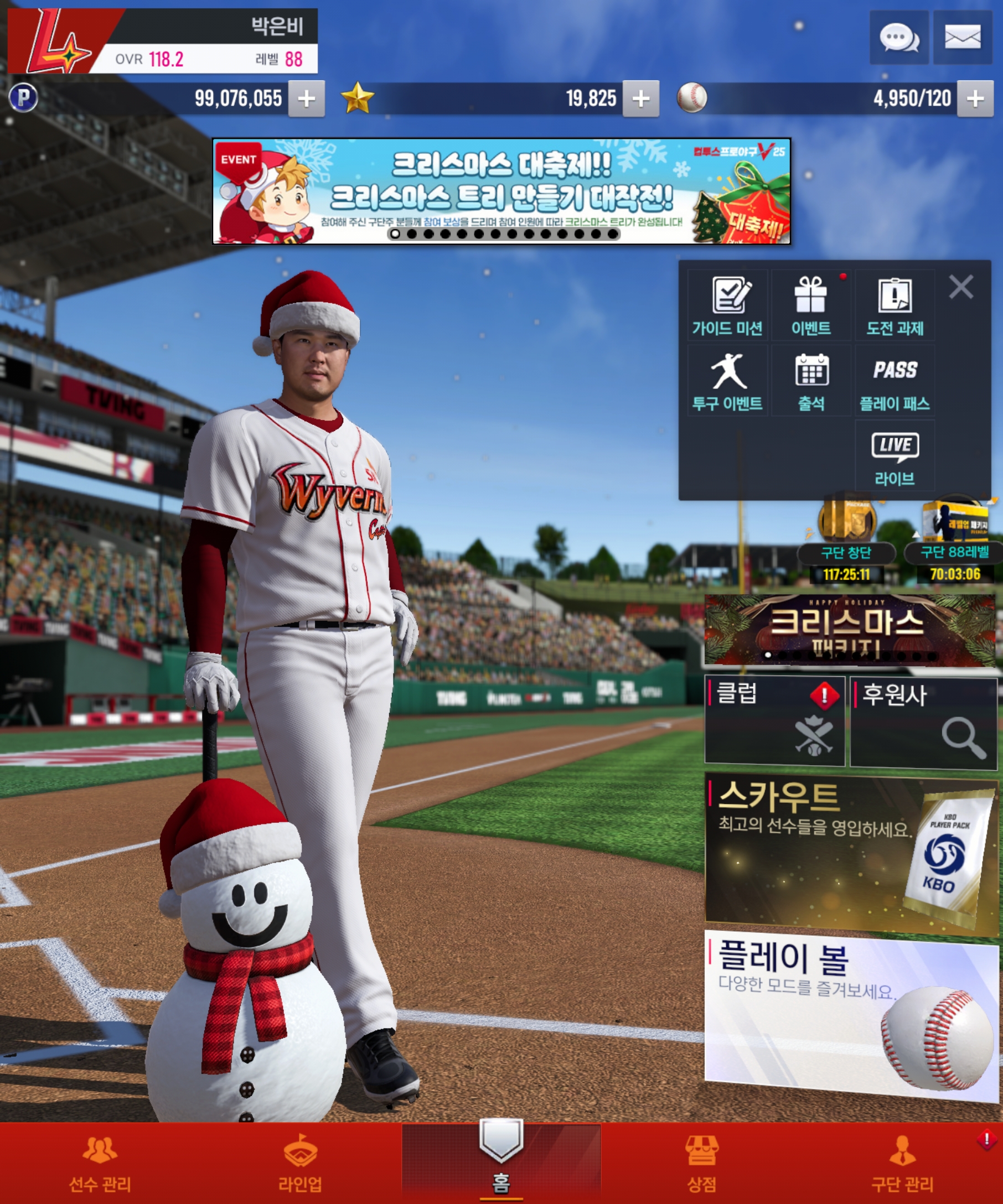Viewport: 1003px width, 1204px height.
Task: Open the Christmas festival event banner
Action: 501,191
